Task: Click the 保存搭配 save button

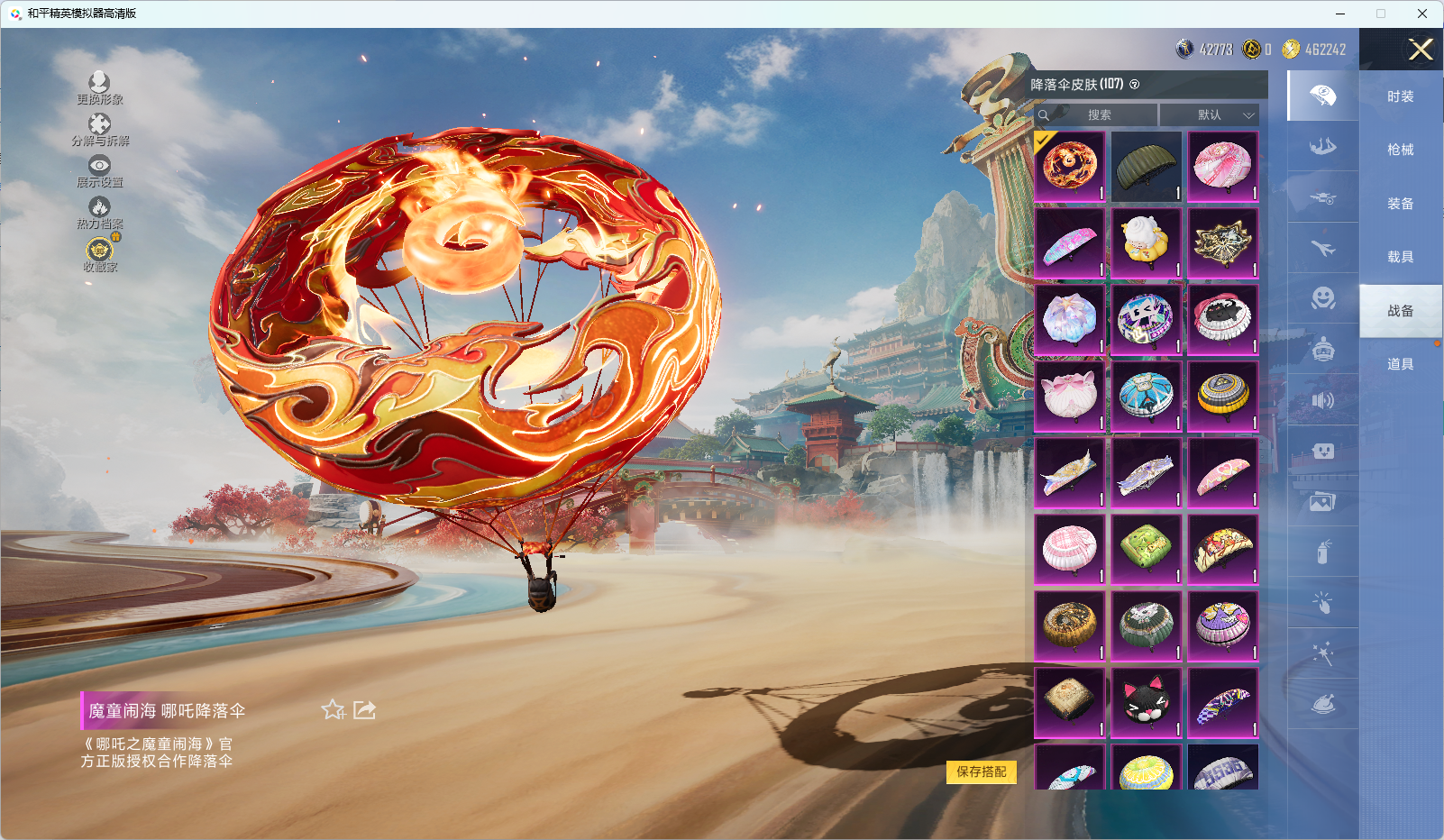Action: click(981, 772)
